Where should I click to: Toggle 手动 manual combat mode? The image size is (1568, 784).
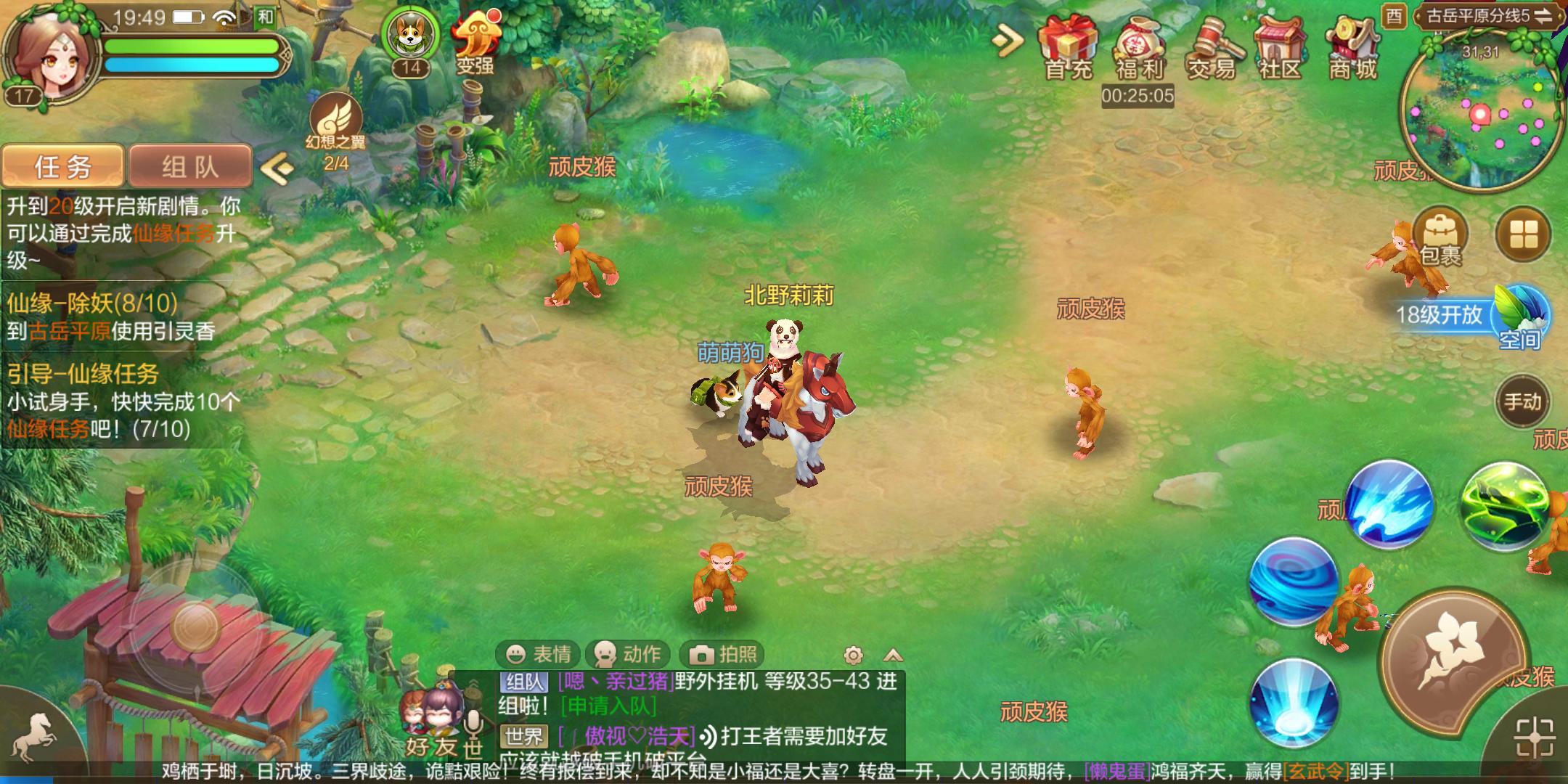tap(1526, 401)
